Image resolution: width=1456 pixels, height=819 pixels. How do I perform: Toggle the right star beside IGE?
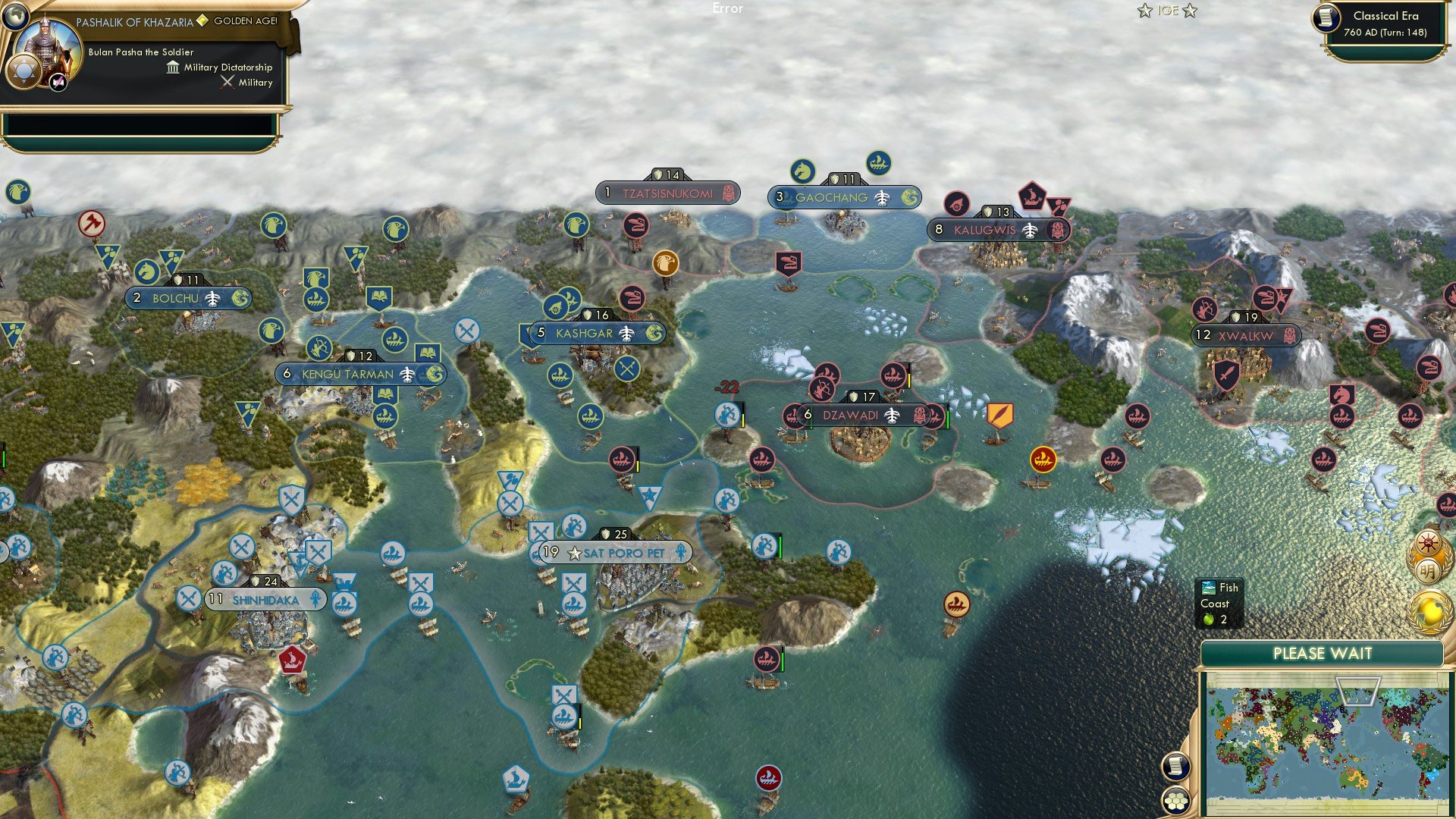pyautogui.click(x=1189, y=11)
